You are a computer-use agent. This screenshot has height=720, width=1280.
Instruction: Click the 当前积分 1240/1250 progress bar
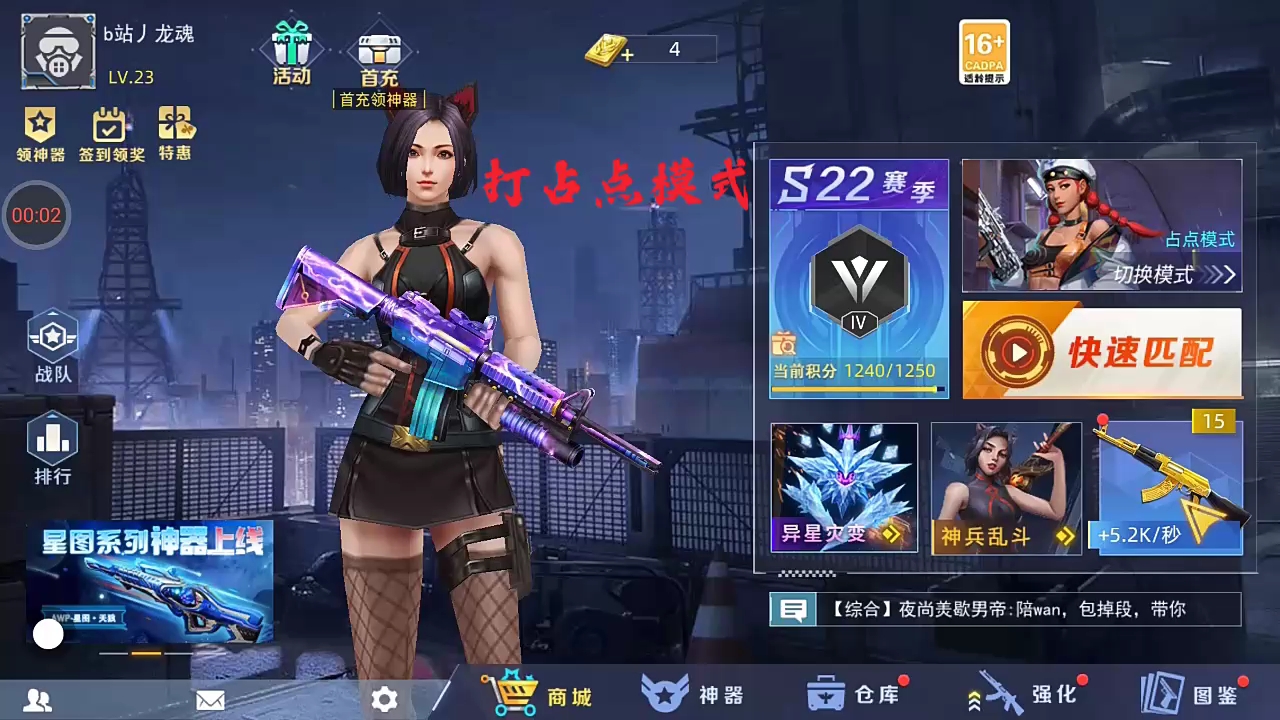click(x=858, y=371)
